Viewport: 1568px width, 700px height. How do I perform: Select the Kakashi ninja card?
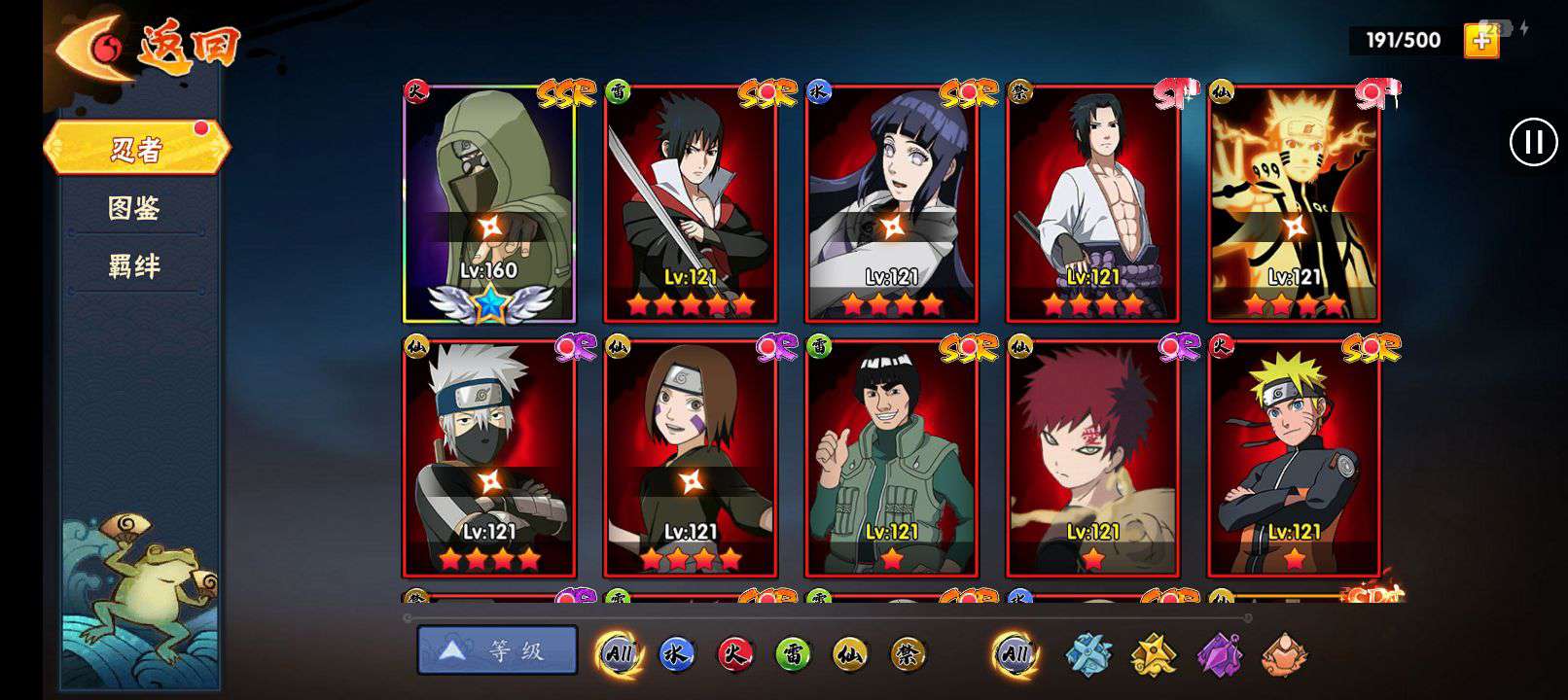pos(489,457)
